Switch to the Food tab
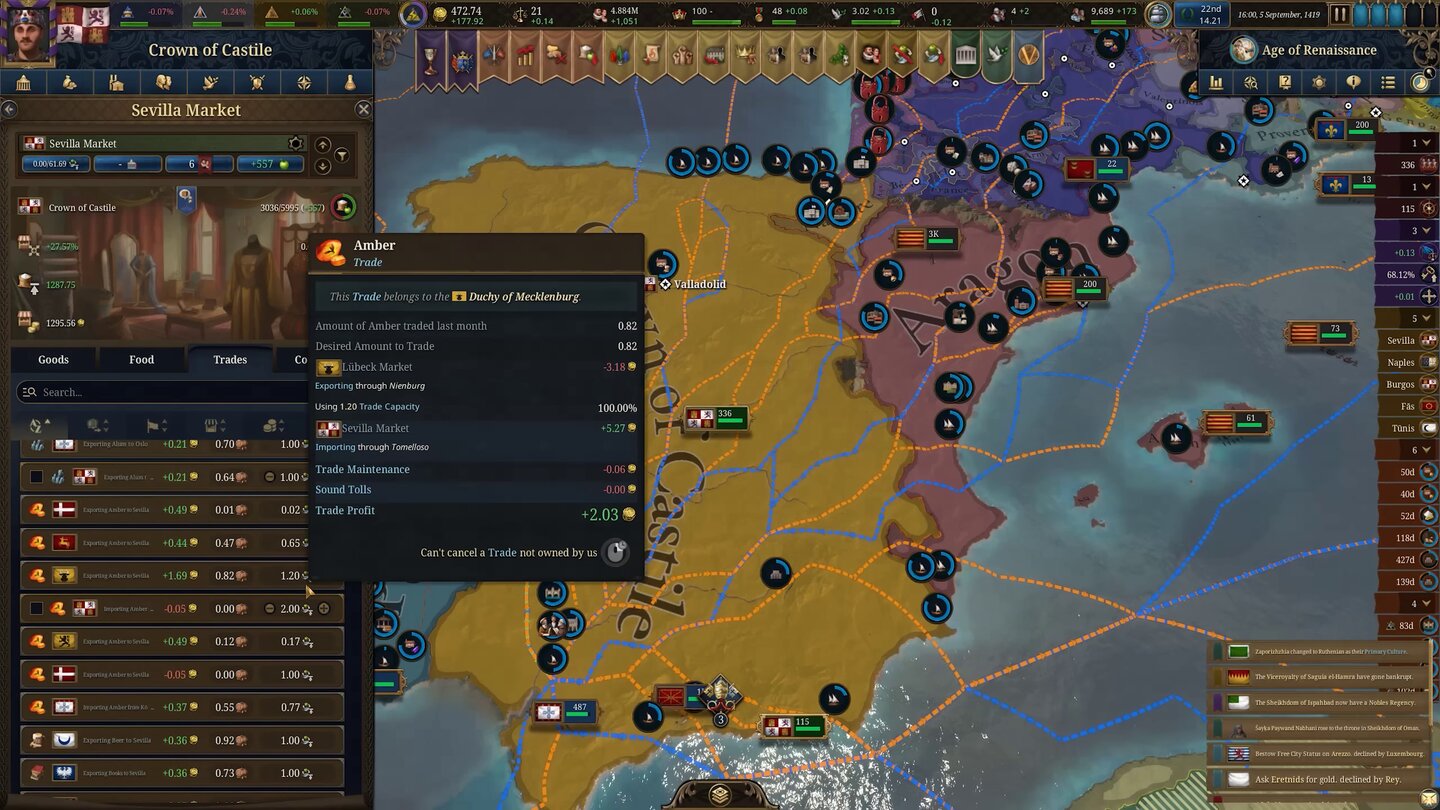This screenshot has width=1440, height=810. 141,359
